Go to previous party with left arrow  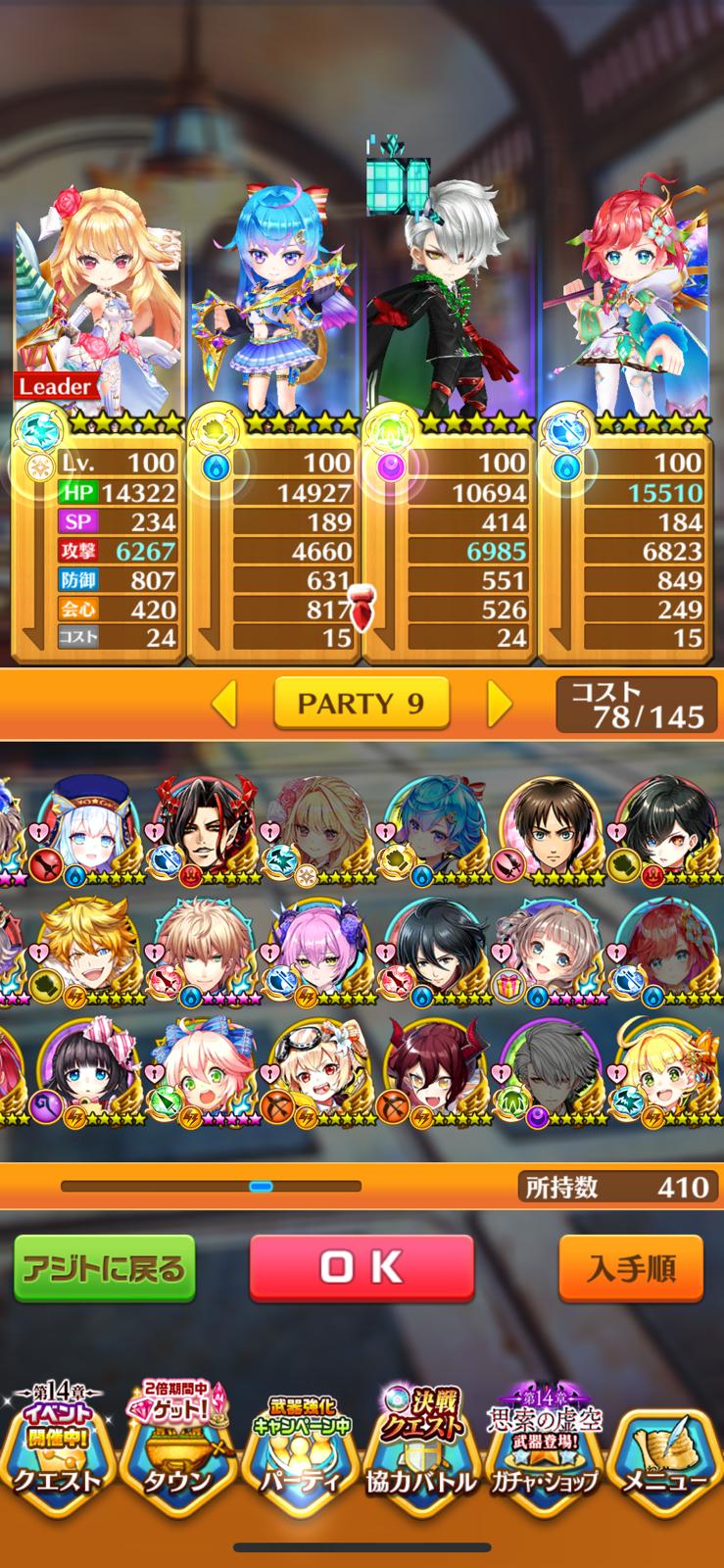224,703
